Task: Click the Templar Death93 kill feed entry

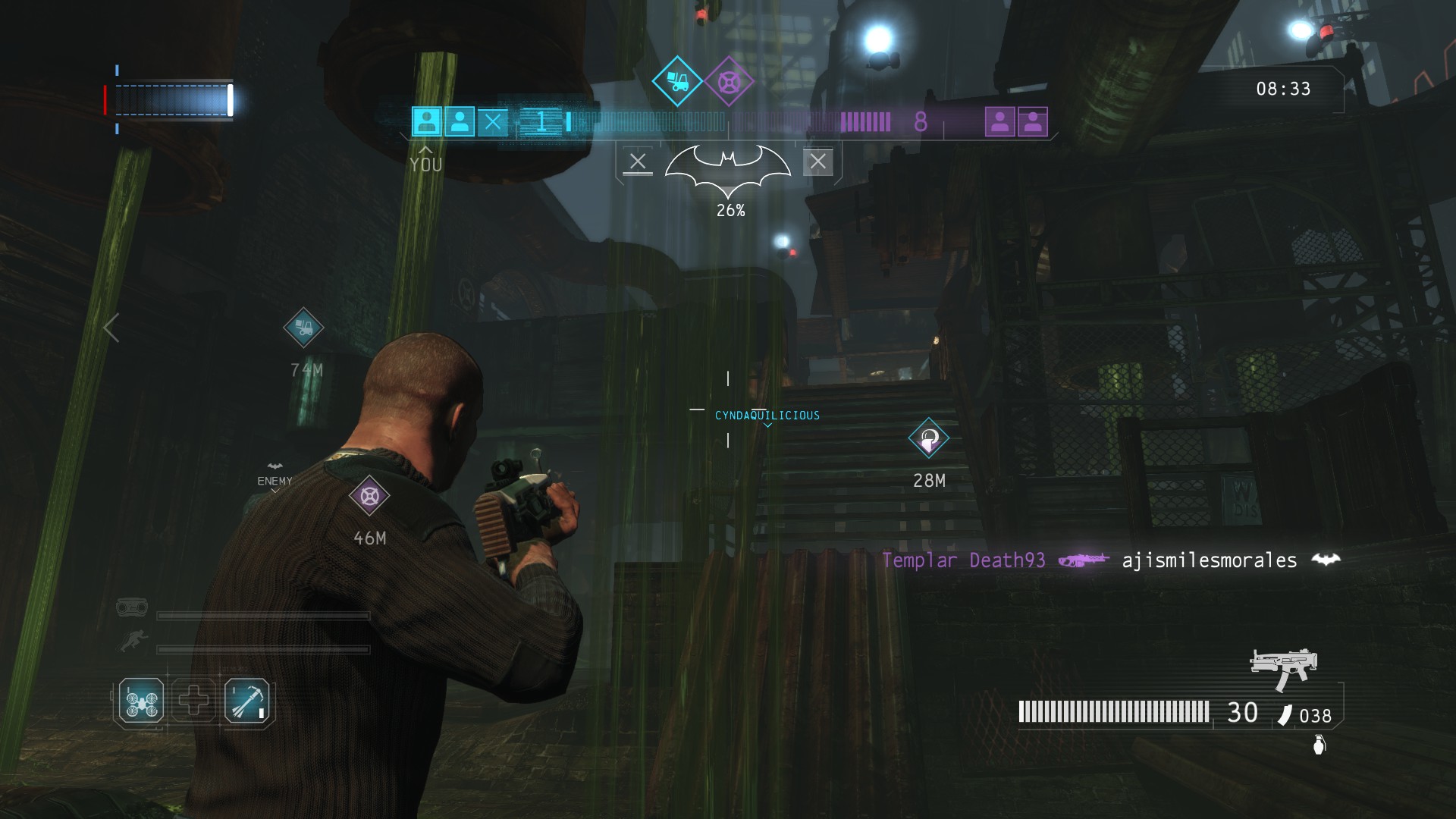Action: [x=963, y=560]
